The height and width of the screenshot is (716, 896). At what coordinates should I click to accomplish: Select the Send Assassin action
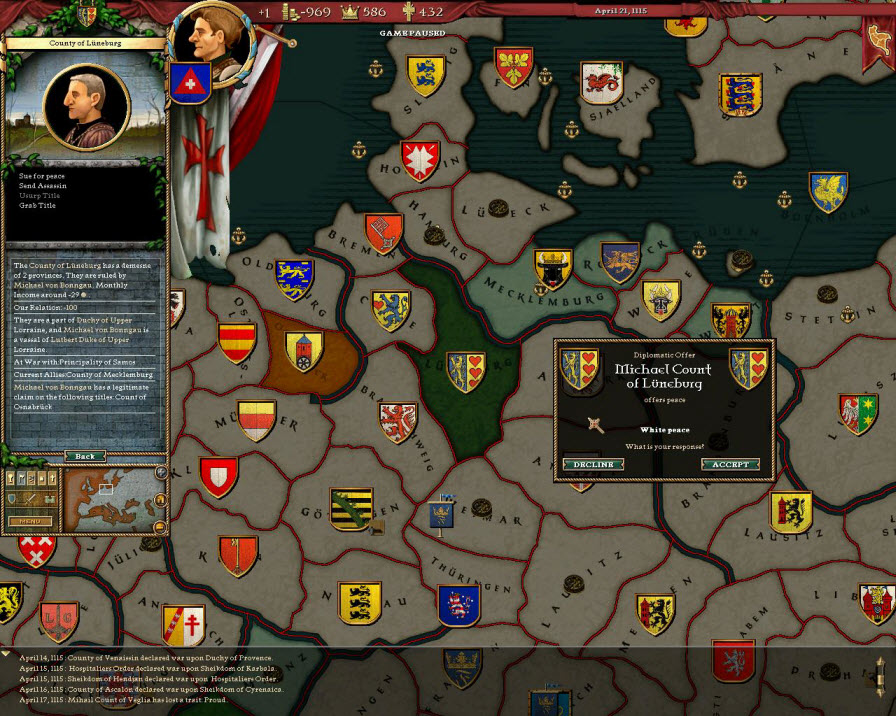point(43,186)
